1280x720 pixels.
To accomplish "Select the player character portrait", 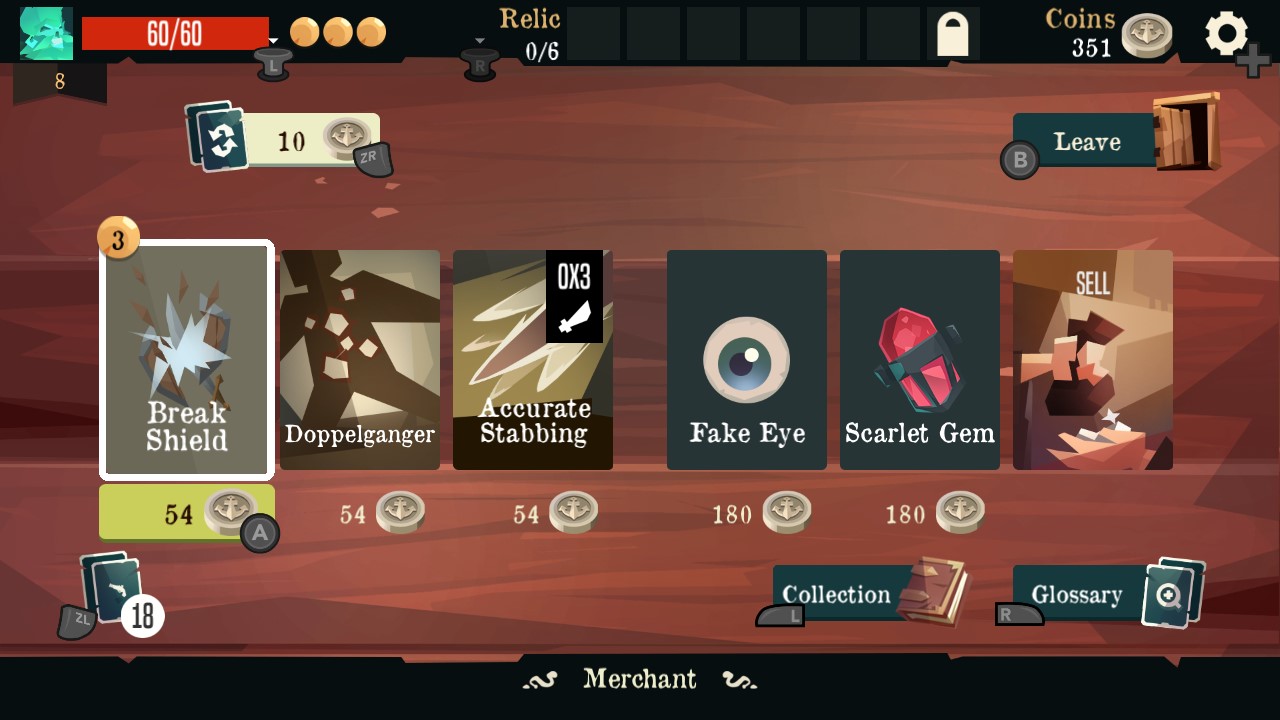I will tap(46, 33).
